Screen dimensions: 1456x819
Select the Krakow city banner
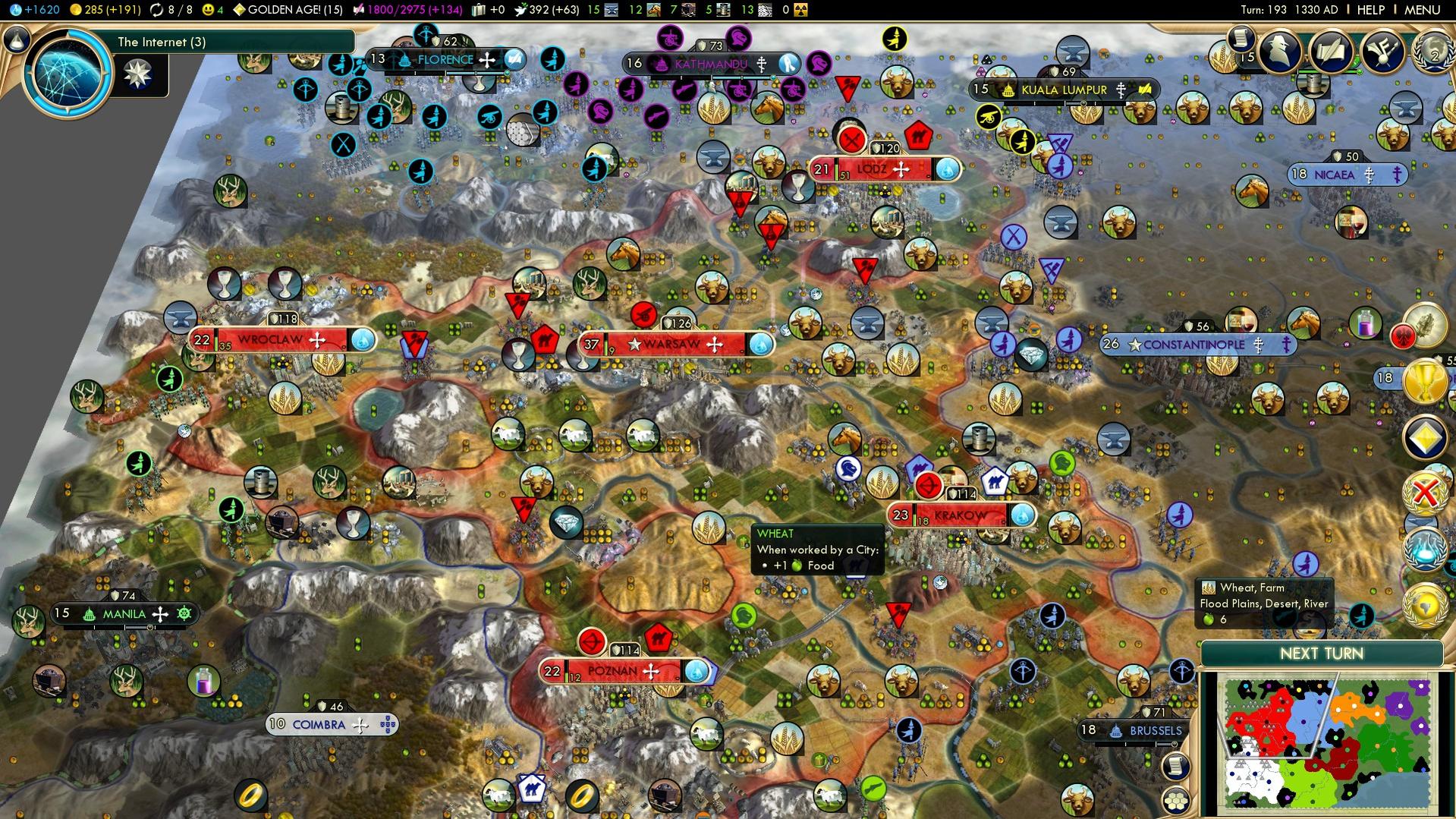coord(961,515)
